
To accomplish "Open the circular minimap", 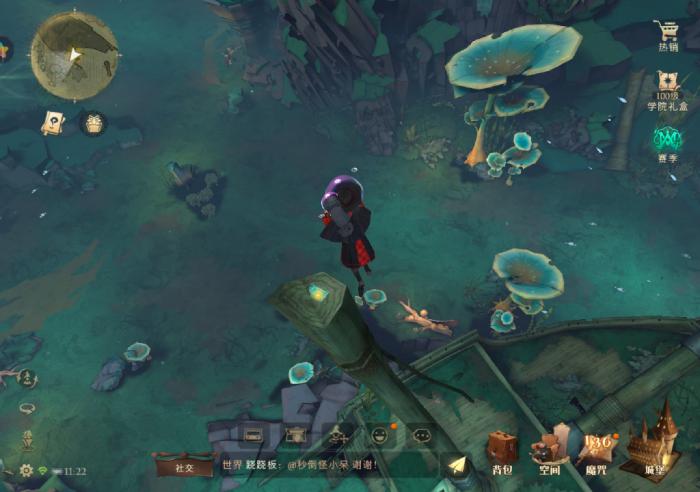I will tap(74, 55).
